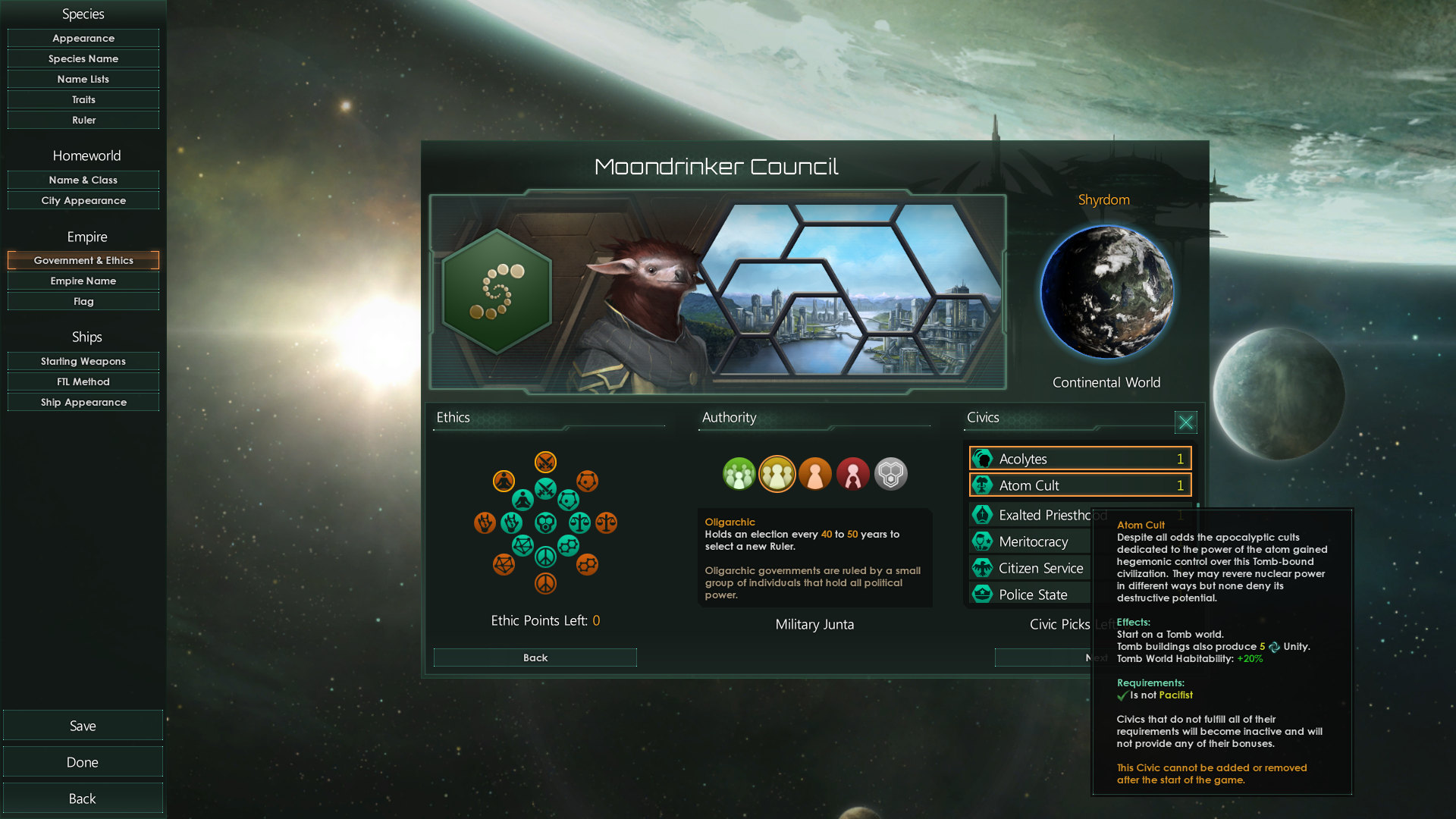Select the Pacifist peace-symbol ethic icon
The image size is (1456, 819).
(x=546, y=557)
